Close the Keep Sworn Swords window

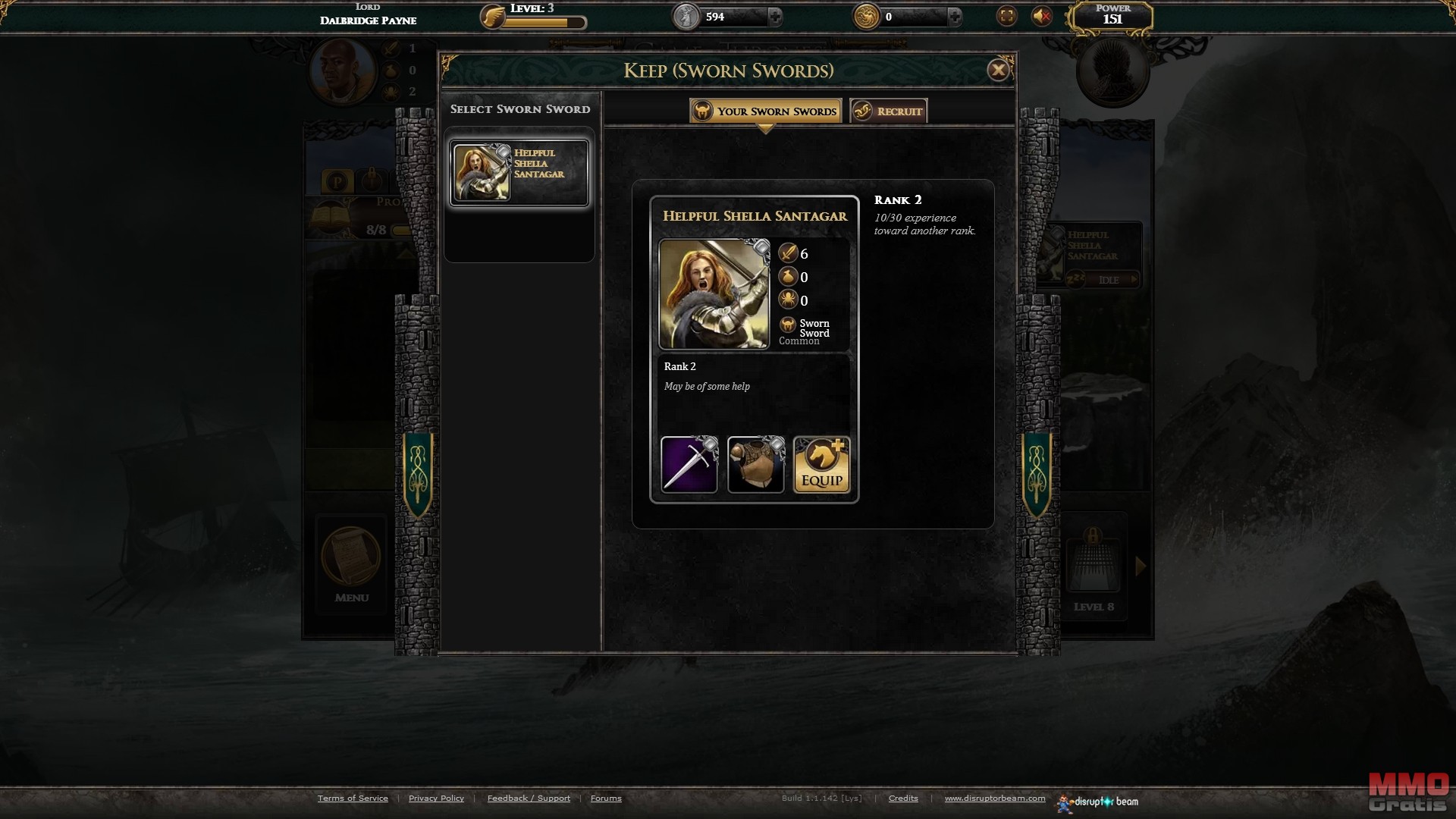[998, 71]
